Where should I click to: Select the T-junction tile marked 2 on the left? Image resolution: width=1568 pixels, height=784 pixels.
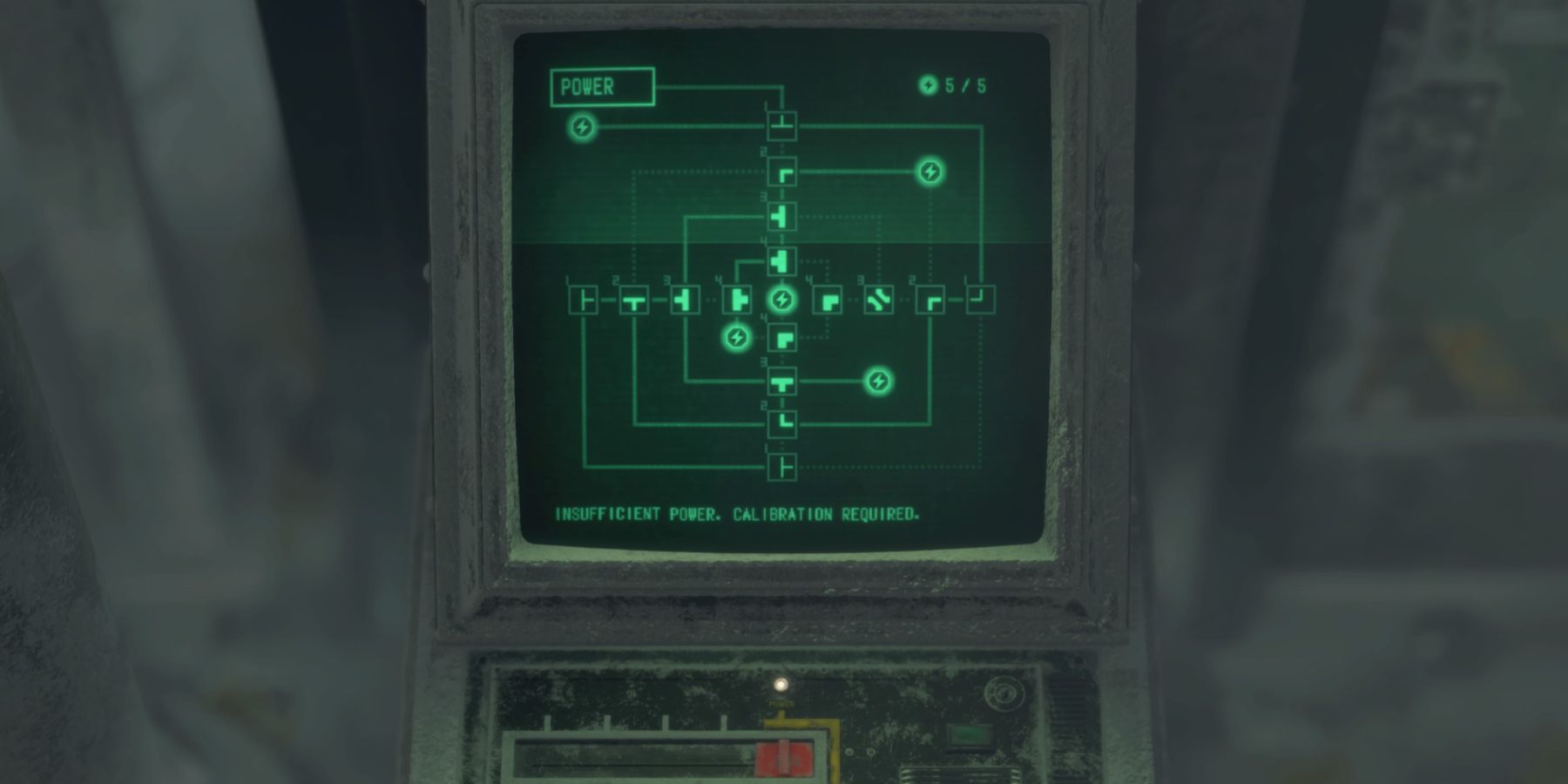[x=634, y=301]
